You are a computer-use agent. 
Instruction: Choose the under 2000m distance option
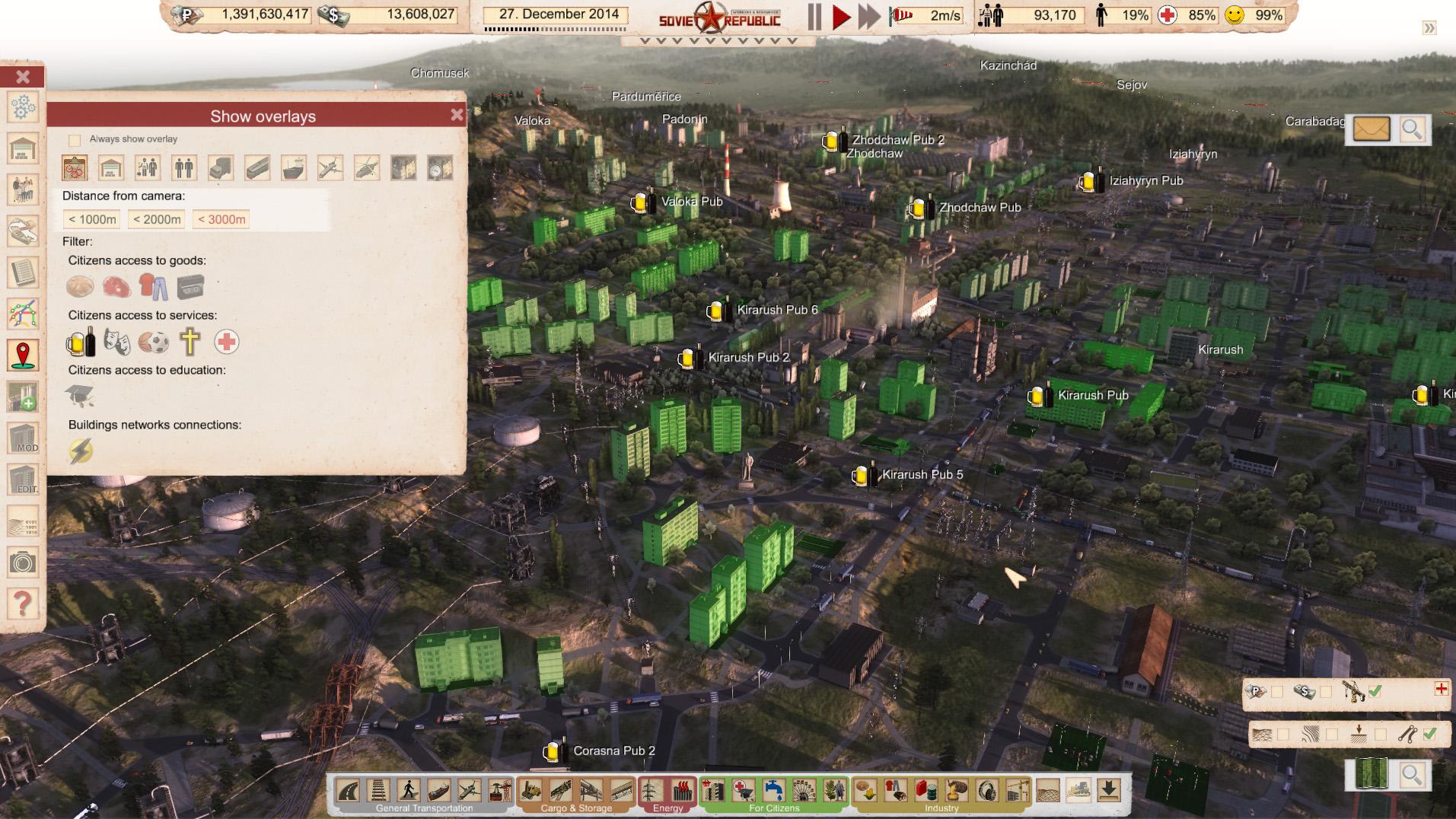(157, 219)
